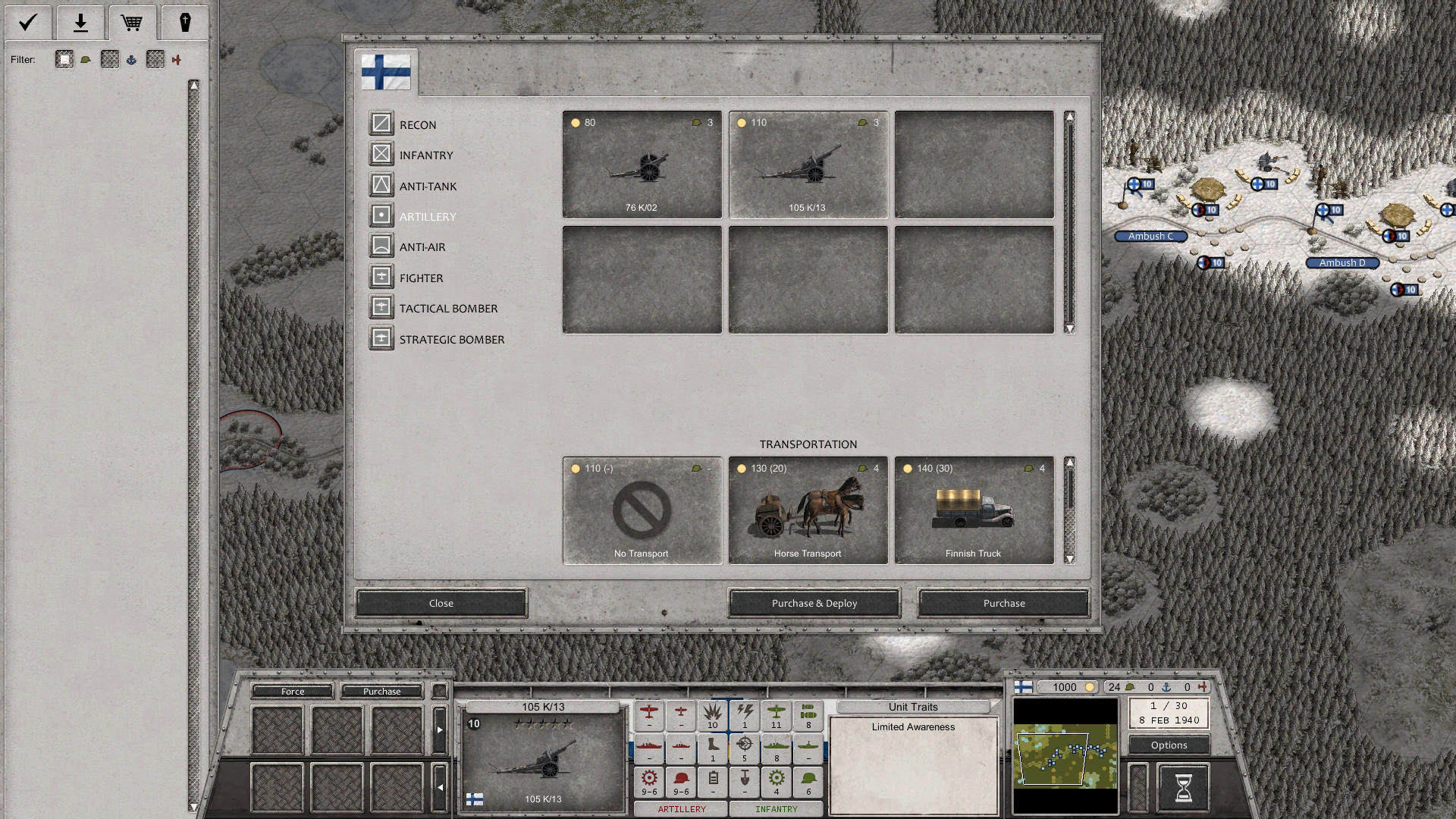This screenshot has width=1456, height=819.
Task: Click a location on the minimap
Action: [x=1065, y=755]
